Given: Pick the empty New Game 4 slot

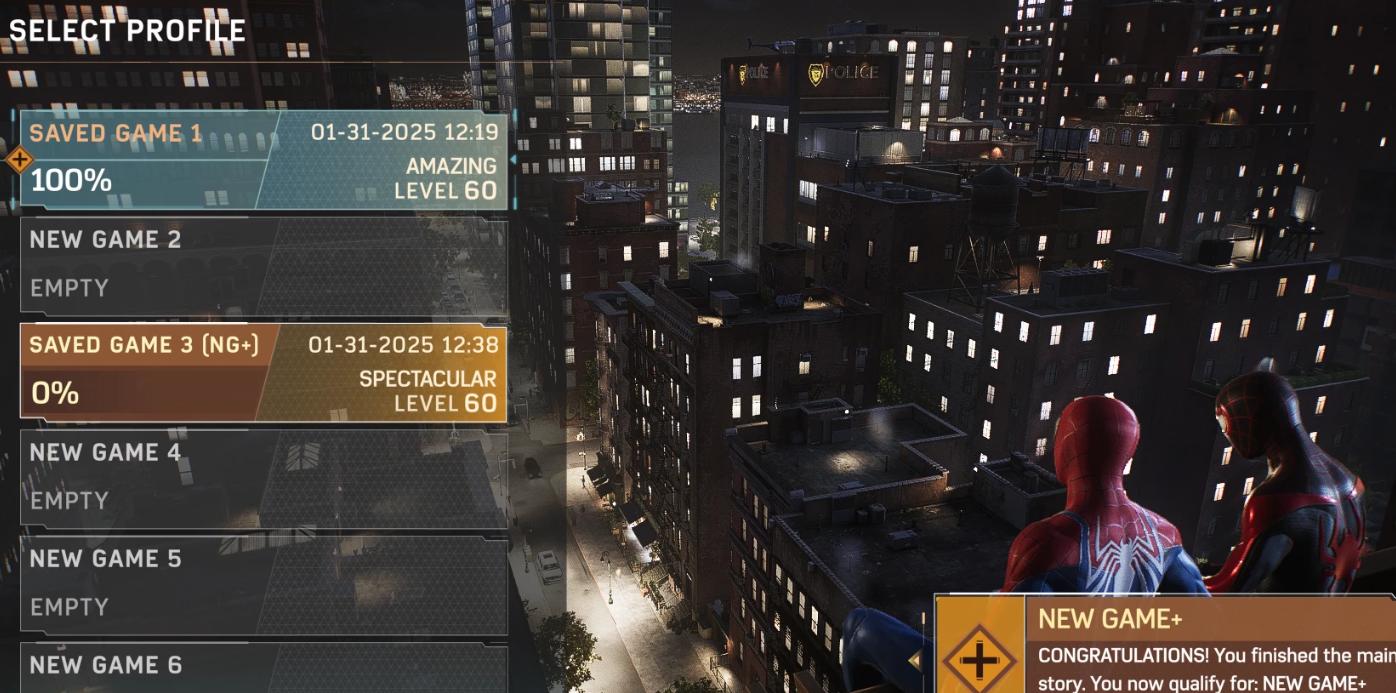Looking at the screenshot, I should pos(263,479).
